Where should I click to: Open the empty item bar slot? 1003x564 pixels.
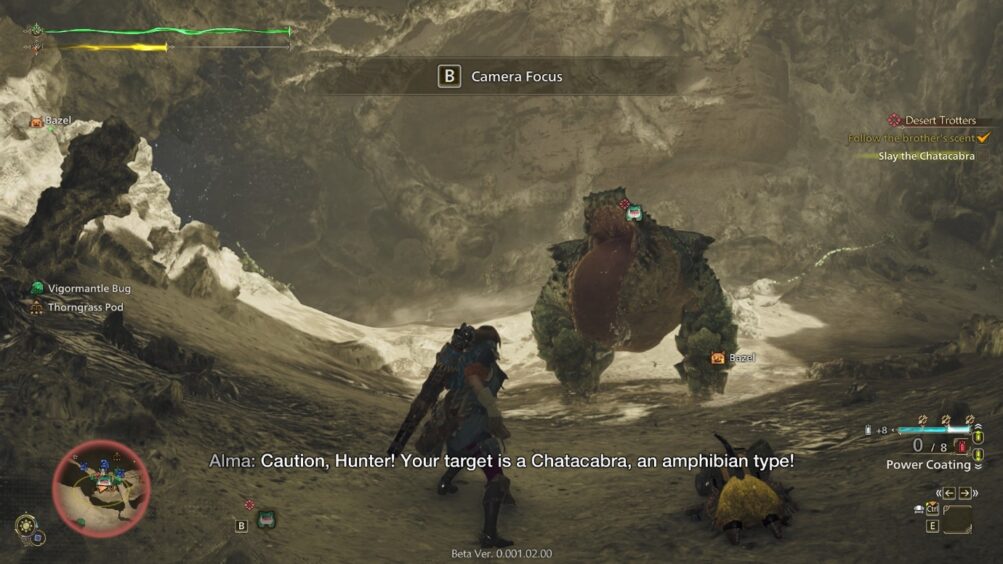(956, 520)
